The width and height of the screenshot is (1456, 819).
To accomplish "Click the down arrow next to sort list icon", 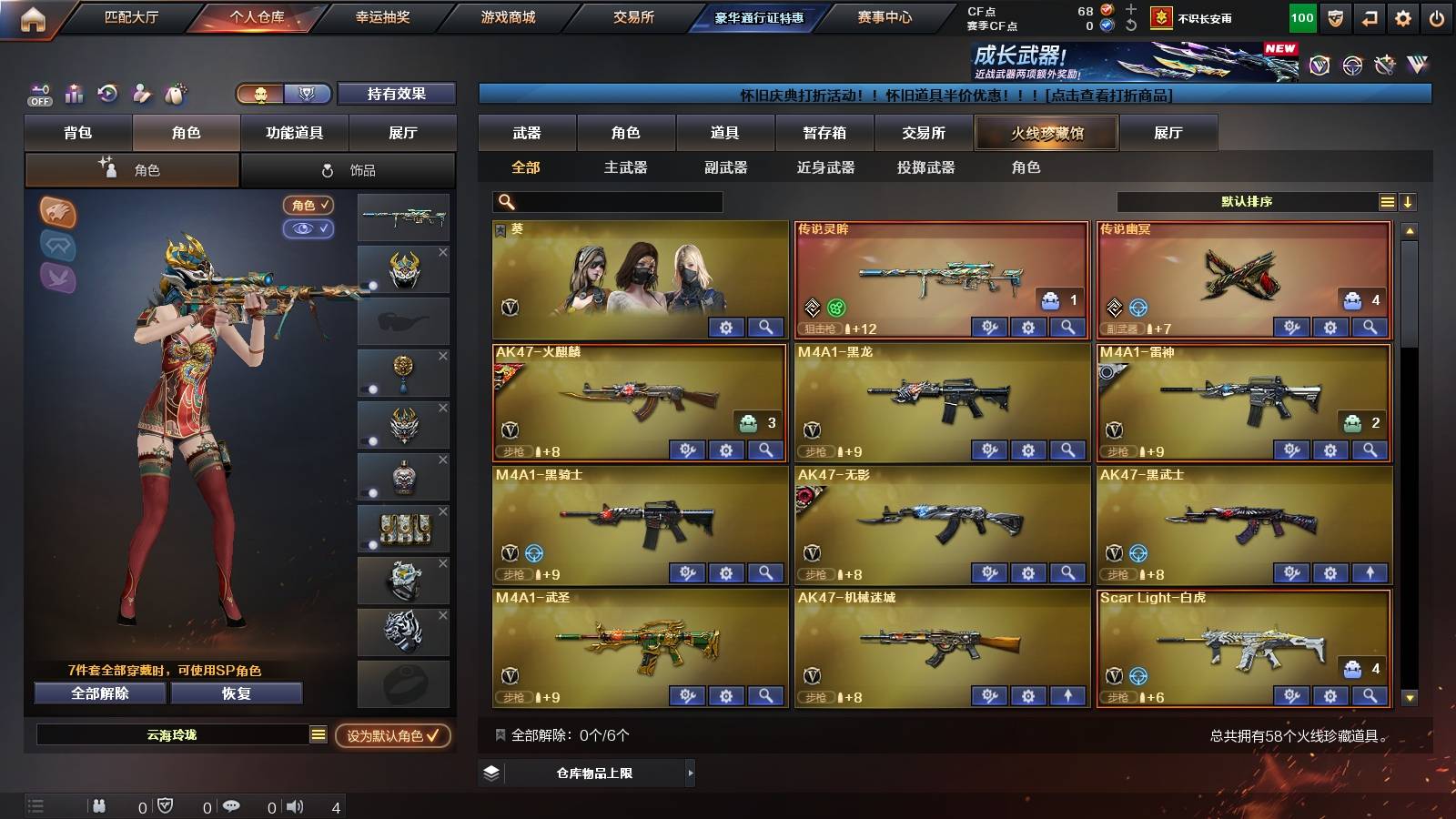I will coord(1409,202).
